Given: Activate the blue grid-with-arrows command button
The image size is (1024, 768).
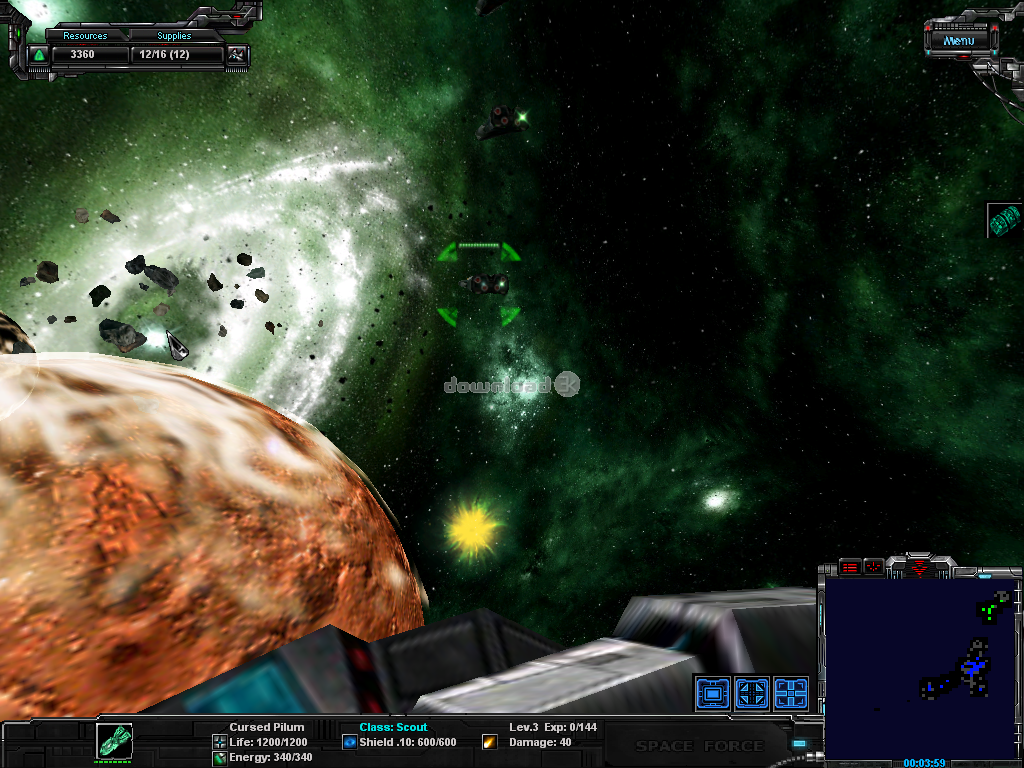Looking at the screenshot, I should pos(752,692).
